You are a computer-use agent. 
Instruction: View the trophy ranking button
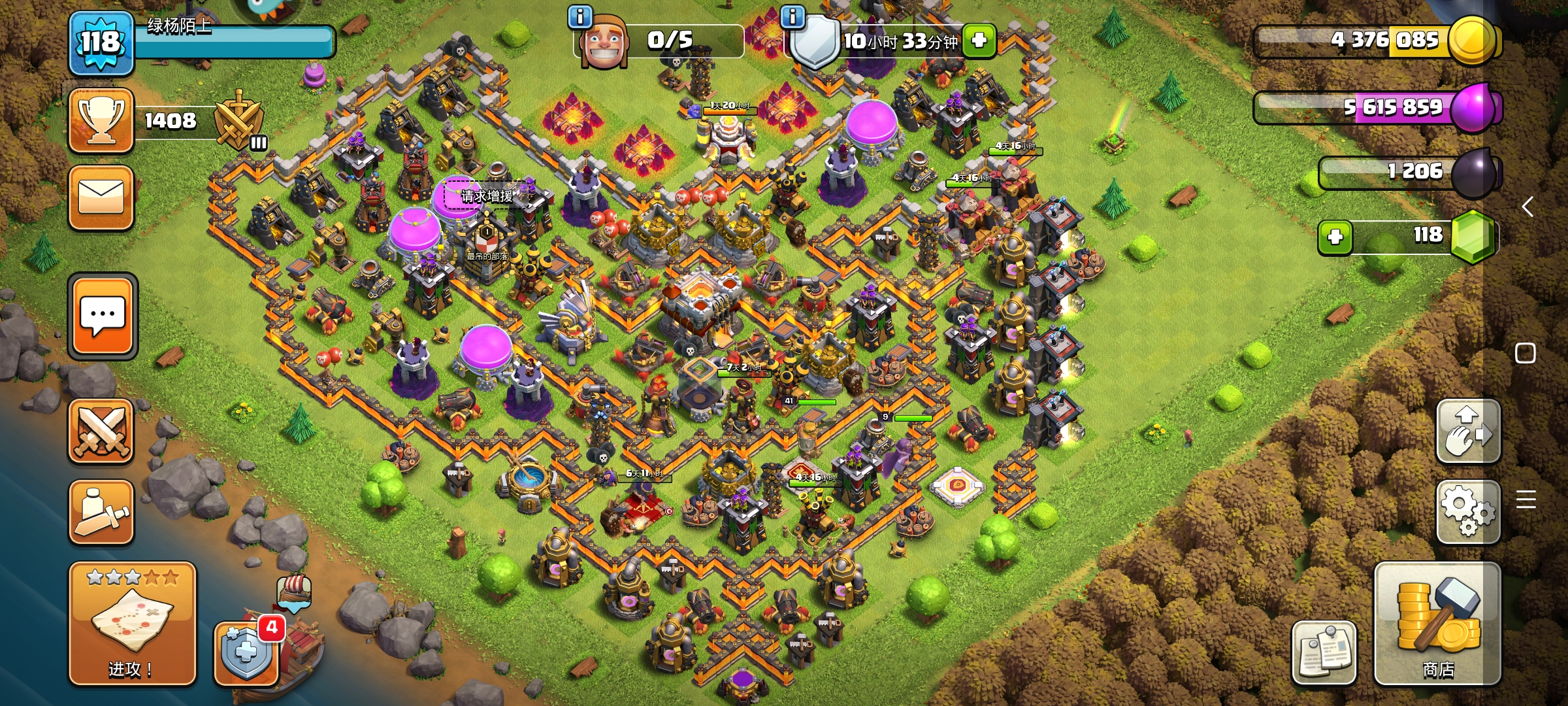pyautogui.click(x=101, y=121)
